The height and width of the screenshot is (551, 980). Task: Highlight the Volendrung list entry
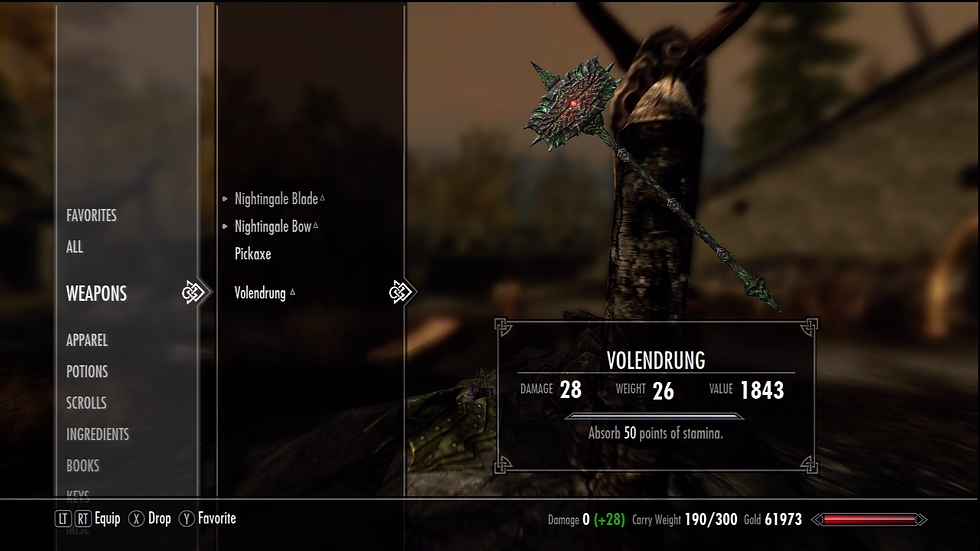(260, 293)
